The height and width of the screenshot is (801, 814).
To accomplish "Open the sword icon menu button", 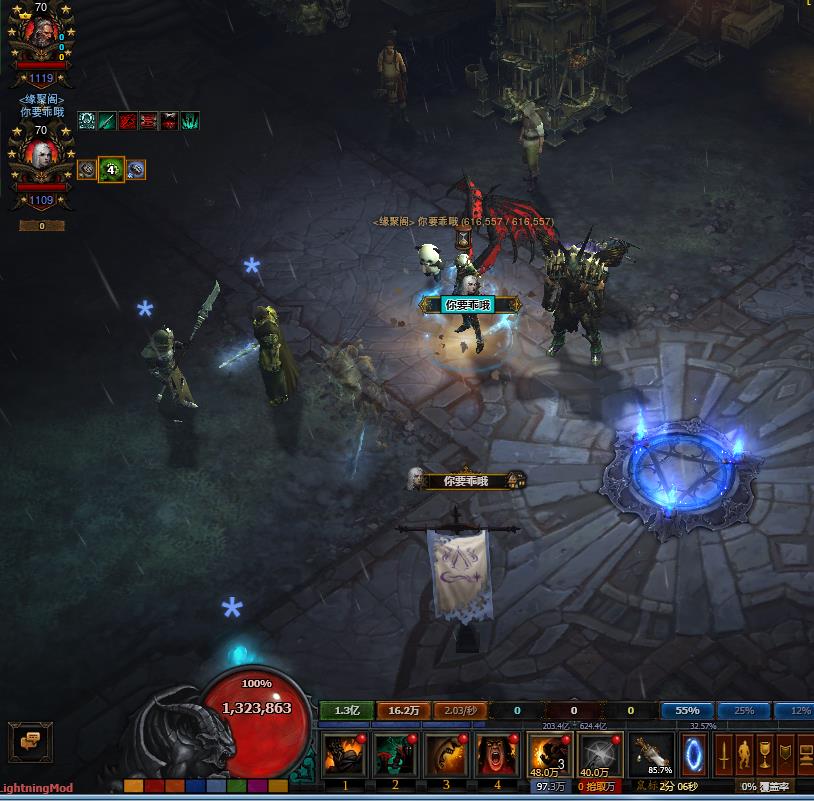I will pyautogui.click(x=722, y=753).
